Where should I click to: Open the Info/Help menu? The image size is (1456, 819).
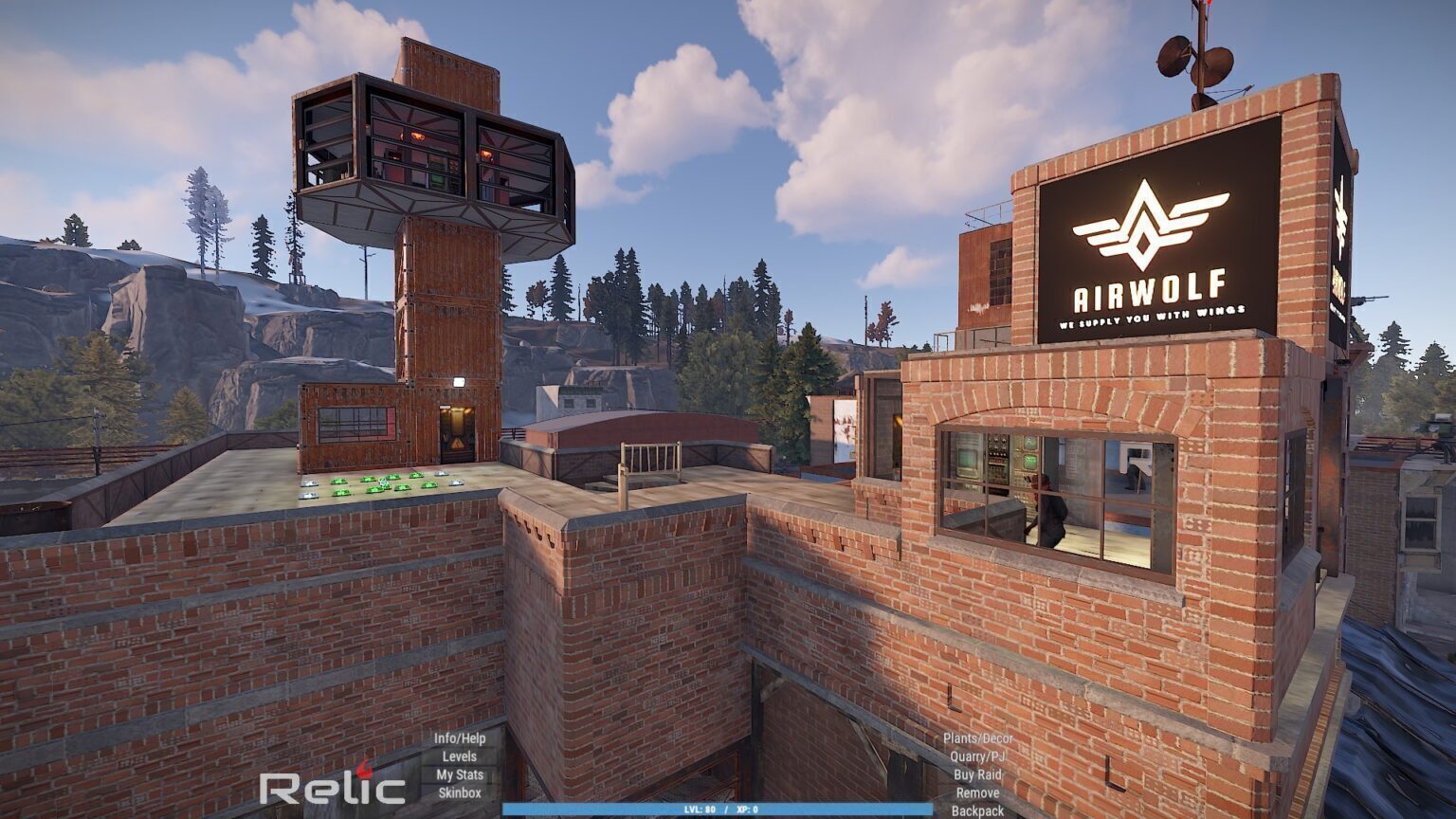point(460,738)
